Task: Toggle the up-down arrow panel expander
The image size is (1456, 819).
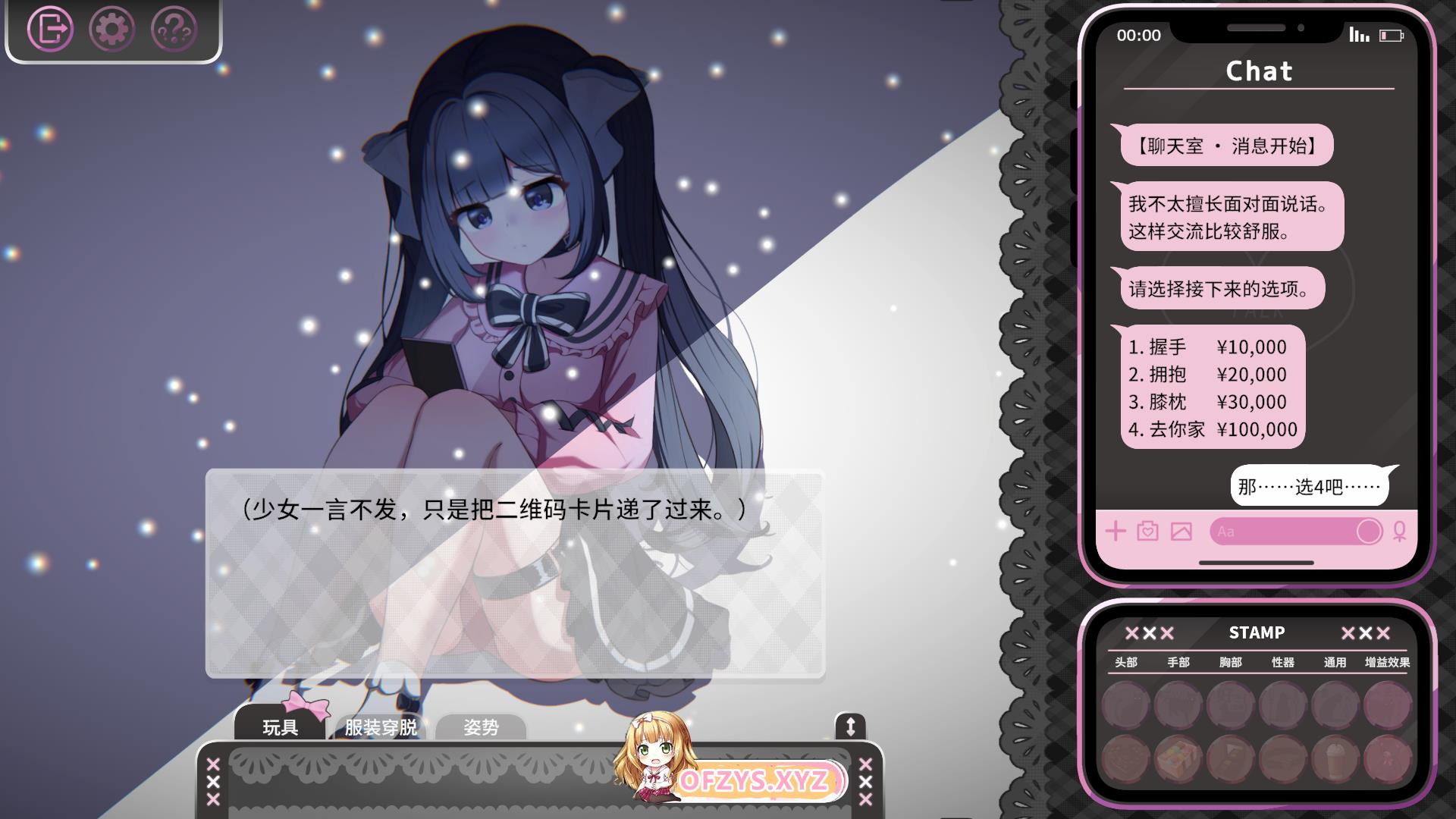Action: point(849,726)
